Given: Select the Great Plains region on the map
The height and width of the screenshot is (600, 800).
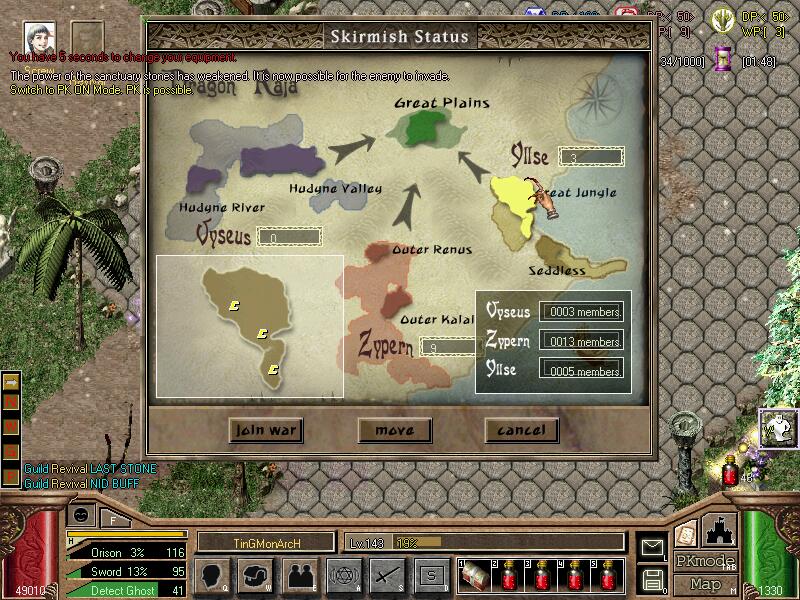Looking at the screenshot, I should click(x=420, y=126).
